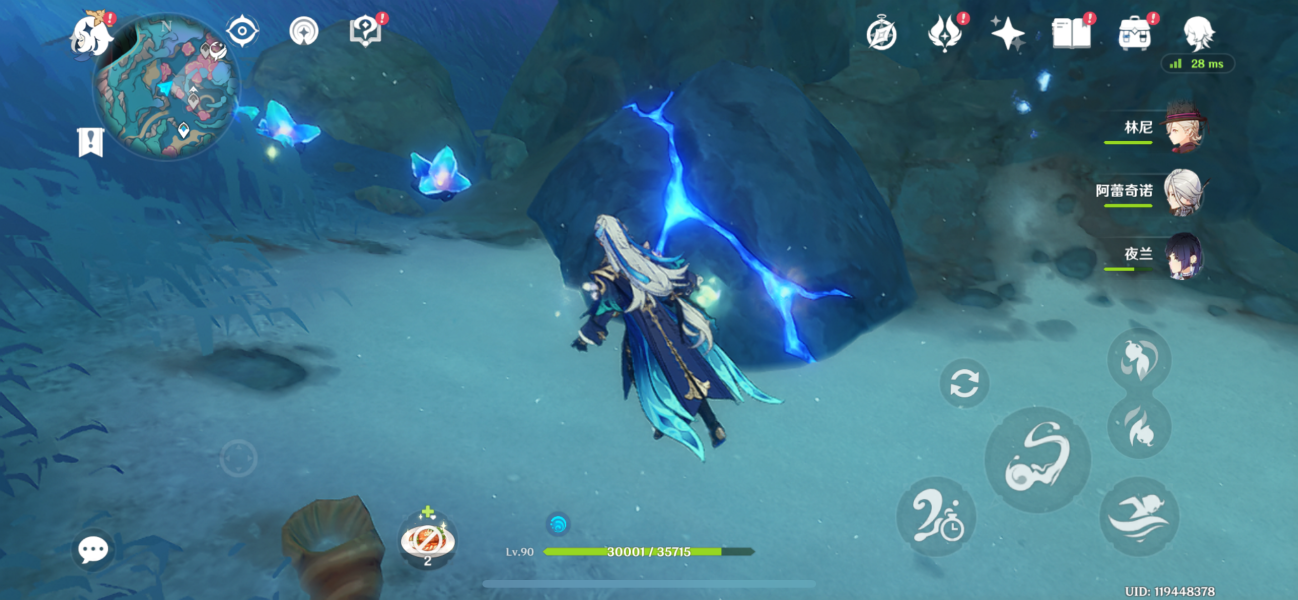Open the Wish star icon
Viewport: 1298px width, 600px height.
(x=1007, y=34)
